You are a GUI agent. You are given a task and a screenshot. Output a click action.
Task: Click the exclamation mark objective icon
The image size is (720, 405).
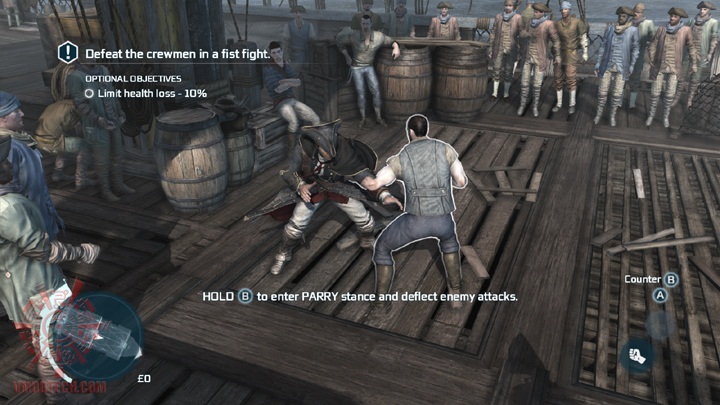(x=67, y=52)
